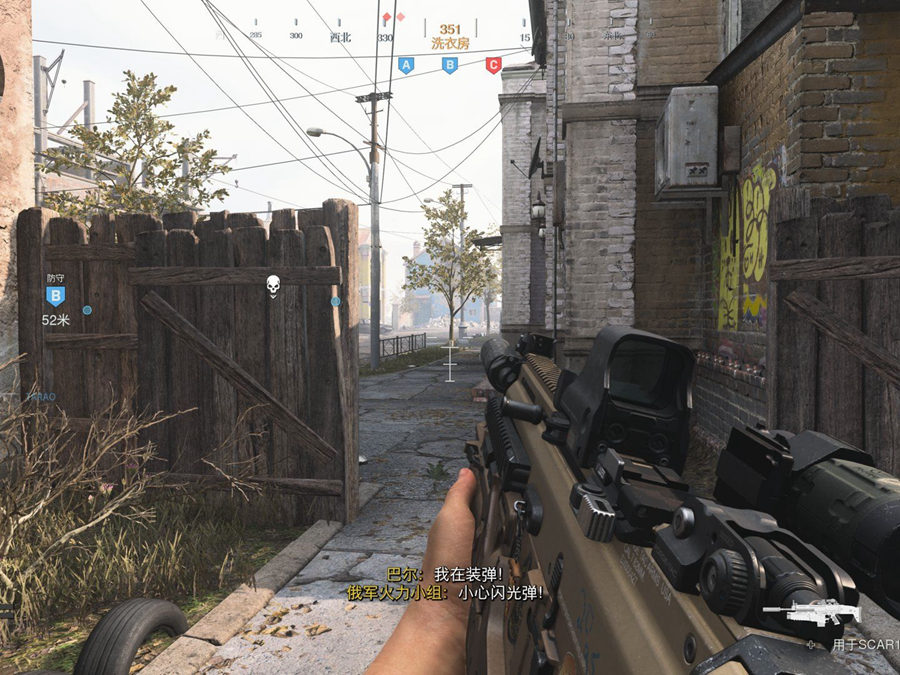The width and height of the screenshot is (900, 675).
Task: Select the red C objective flag
Action: point(493,65)
